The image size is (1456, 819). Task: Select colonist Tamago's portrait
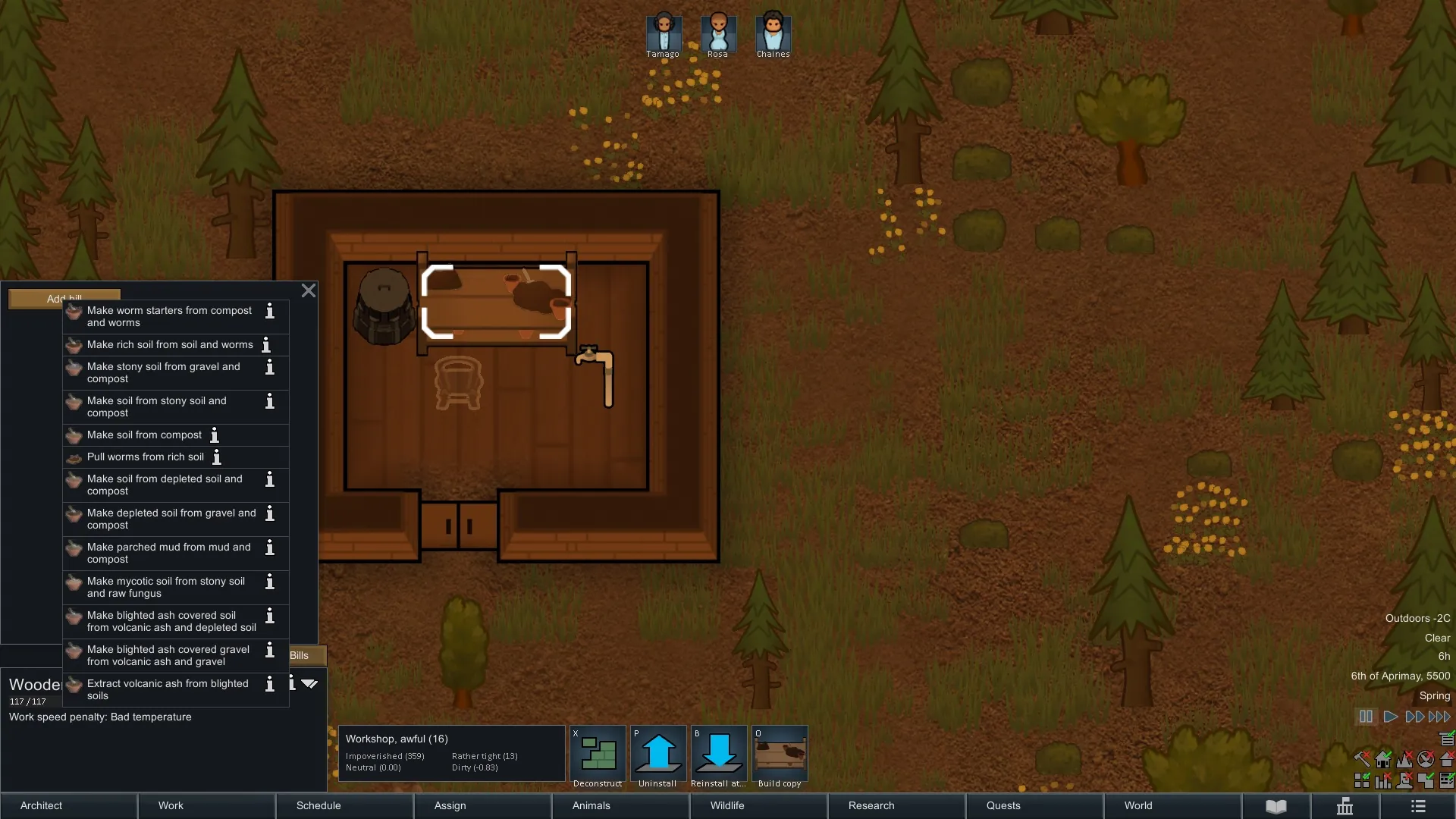pos(664,34)
